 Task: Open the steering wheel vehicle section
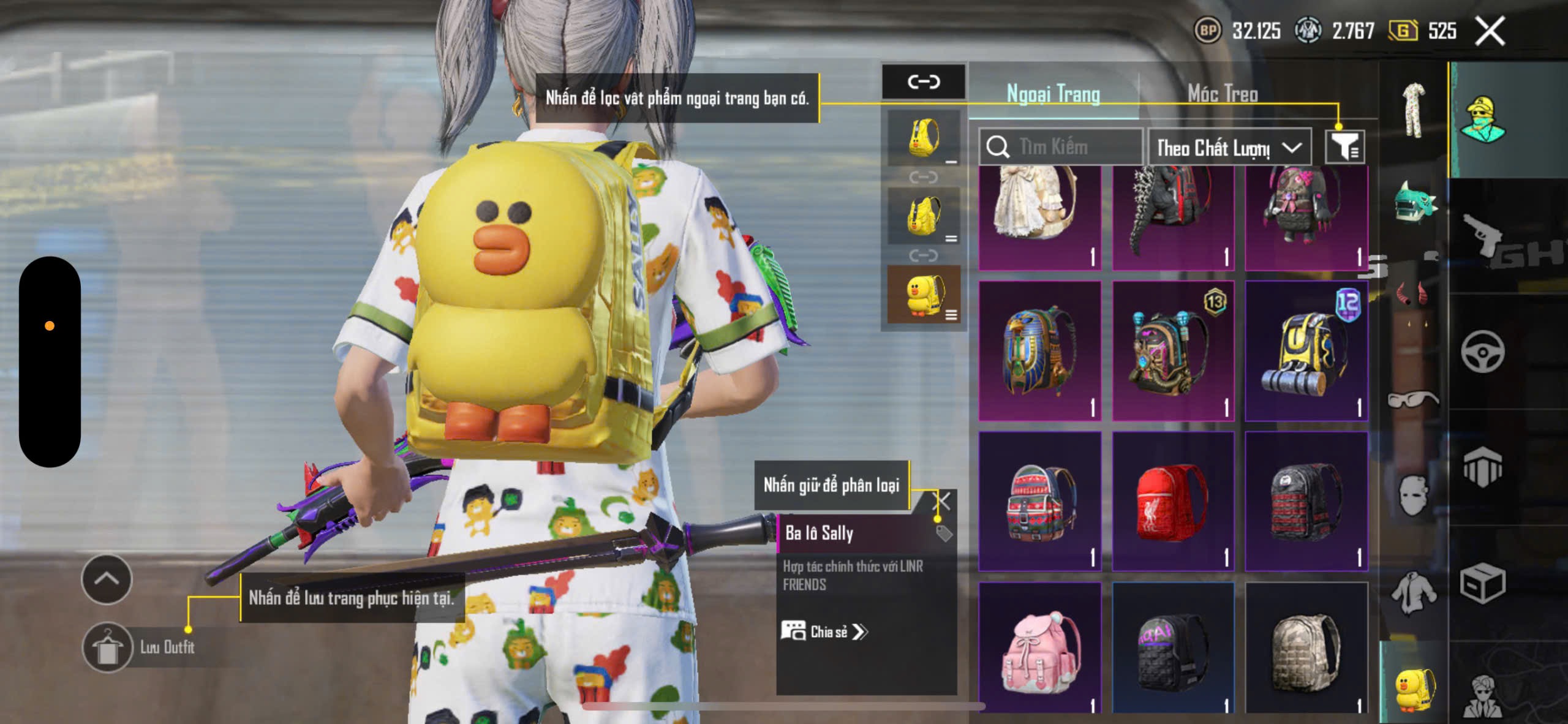(x=1482, y=352)
